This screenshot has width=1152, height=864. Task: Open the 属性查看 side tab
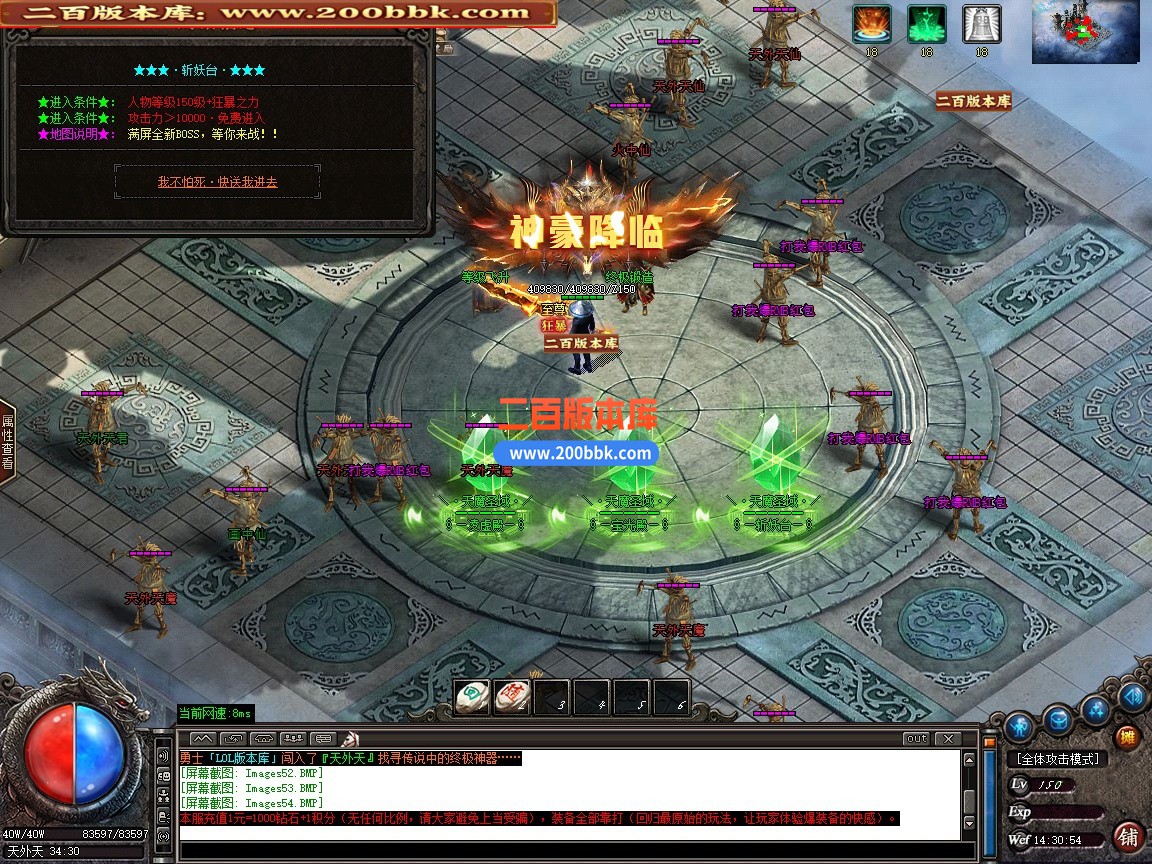tap(7, 442)
